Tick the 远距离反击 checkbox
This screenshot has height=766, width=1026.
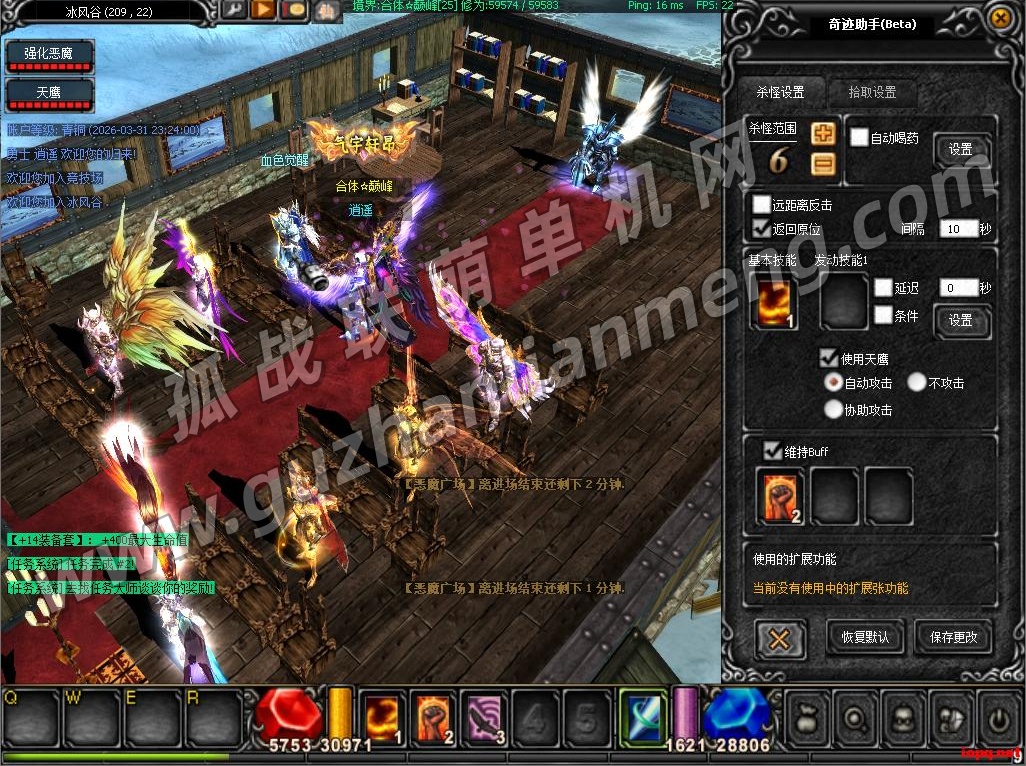pos(762,205)
